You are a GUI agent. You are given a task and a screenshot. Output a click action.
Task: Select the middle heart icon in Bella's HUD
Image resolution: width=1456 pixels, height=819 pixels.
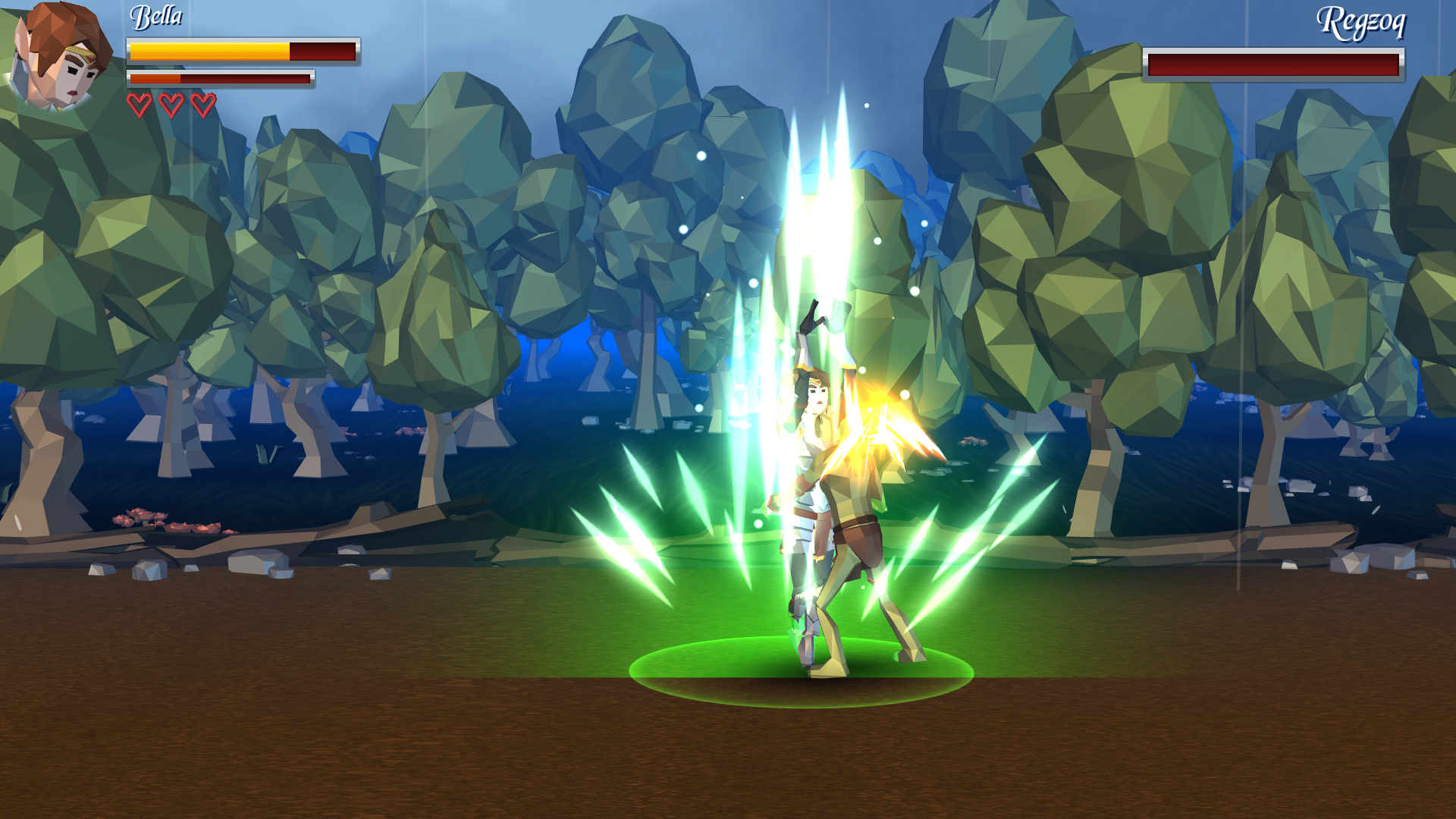click(171, 102)
